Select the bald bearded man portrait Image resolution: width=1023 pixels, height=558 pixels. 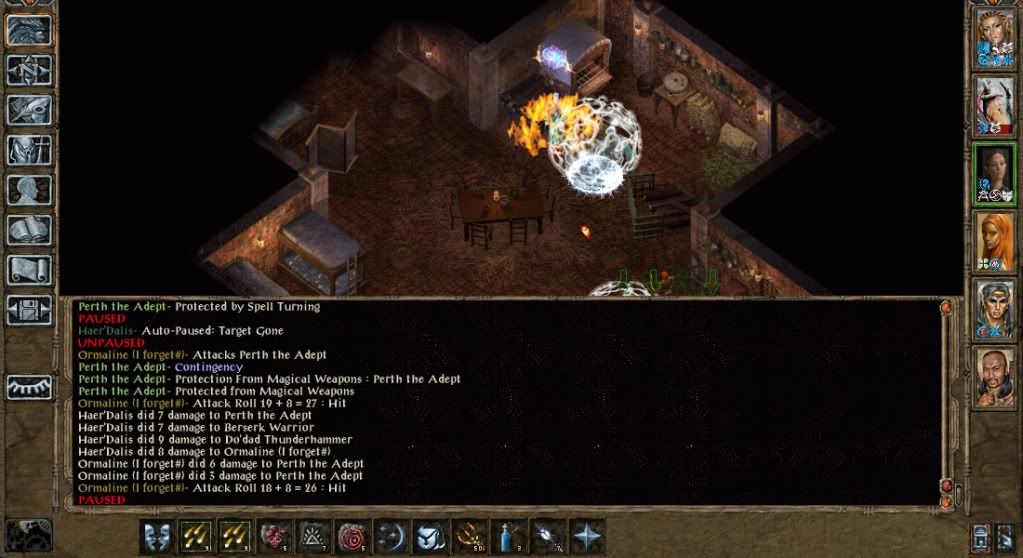(995, 377)
